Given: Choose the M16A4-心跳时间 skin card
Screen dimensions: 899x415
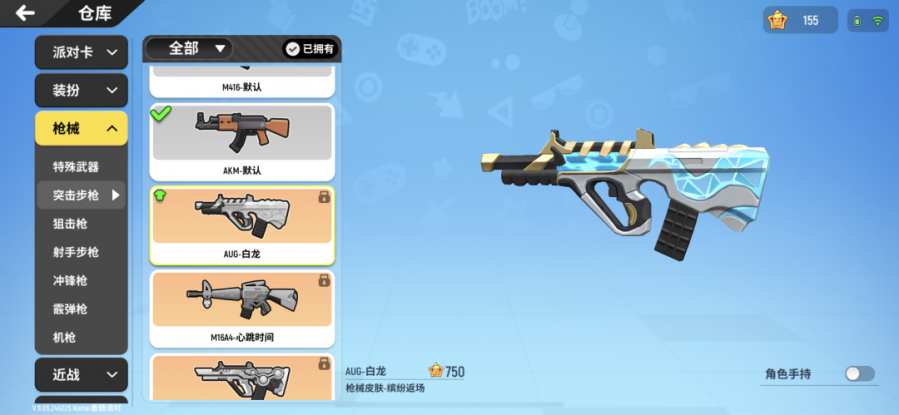Looking at the screenshot, I should click(242, 308).
